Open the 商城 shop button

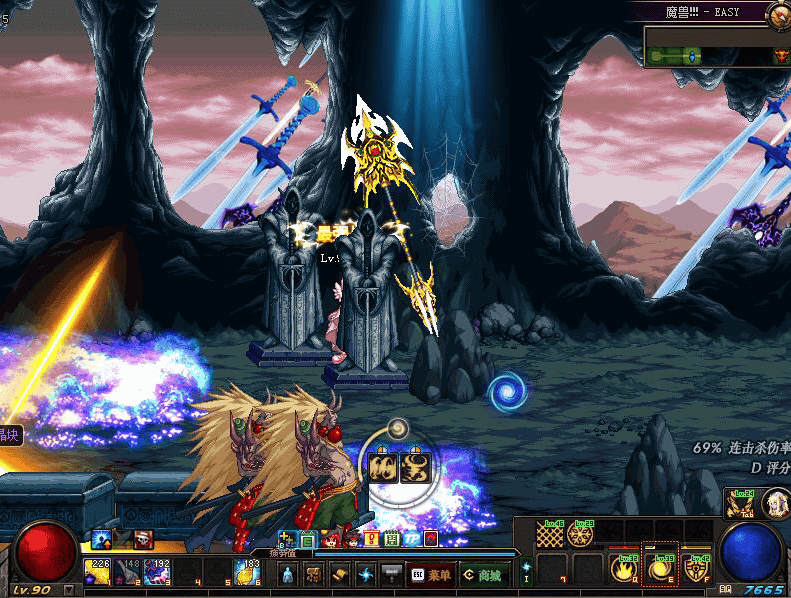(481, 575)
